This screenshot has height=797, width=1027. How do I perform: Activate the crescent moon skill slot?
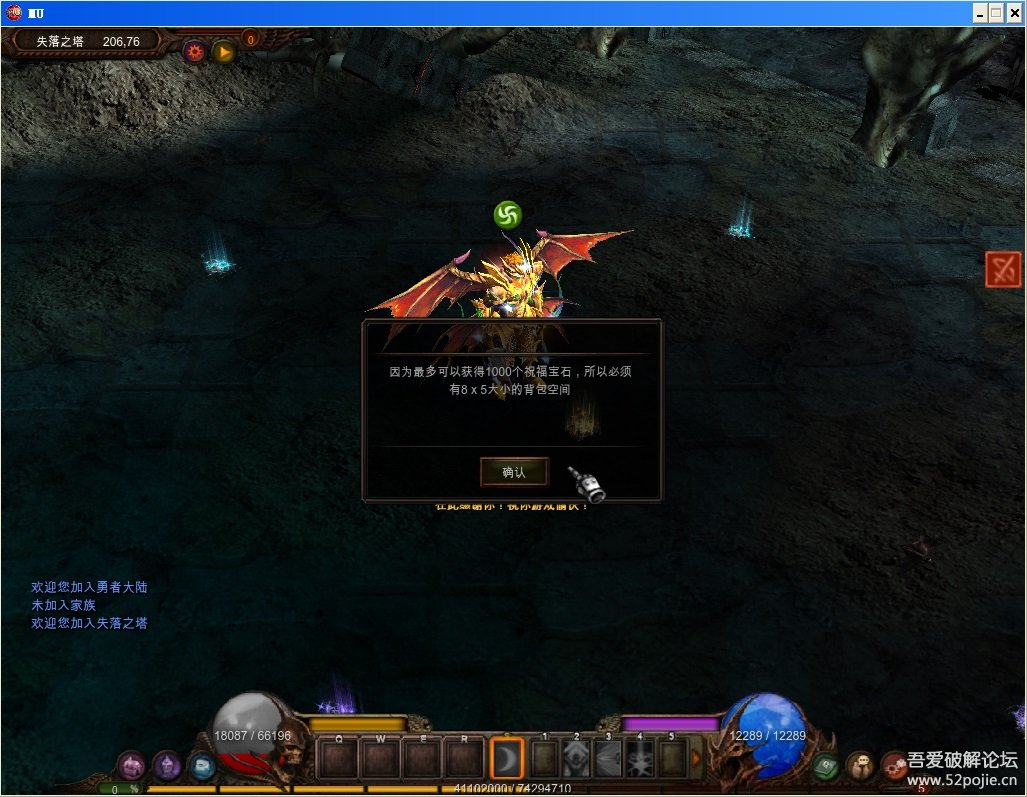pos(507,759)
